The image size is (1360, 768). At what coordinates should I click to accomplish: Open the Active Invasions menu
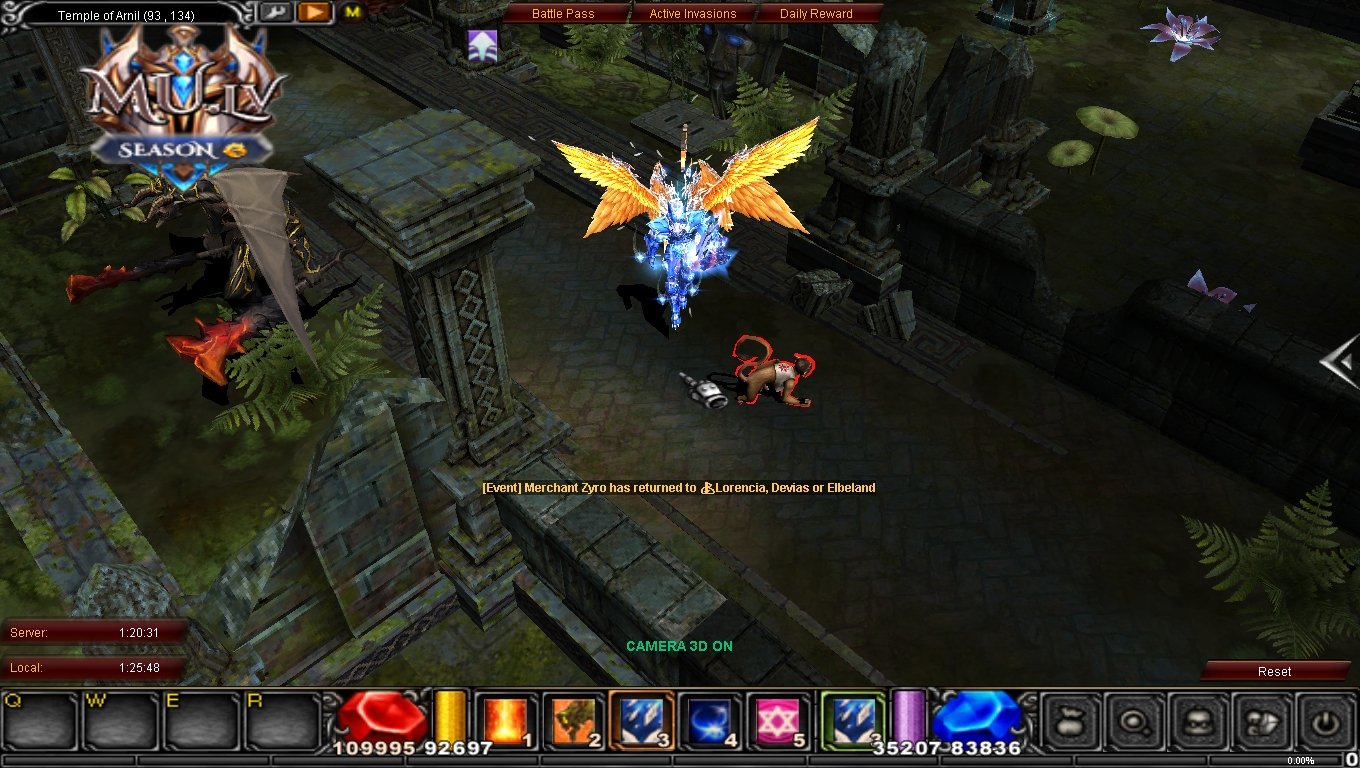[x=694, y=13]
